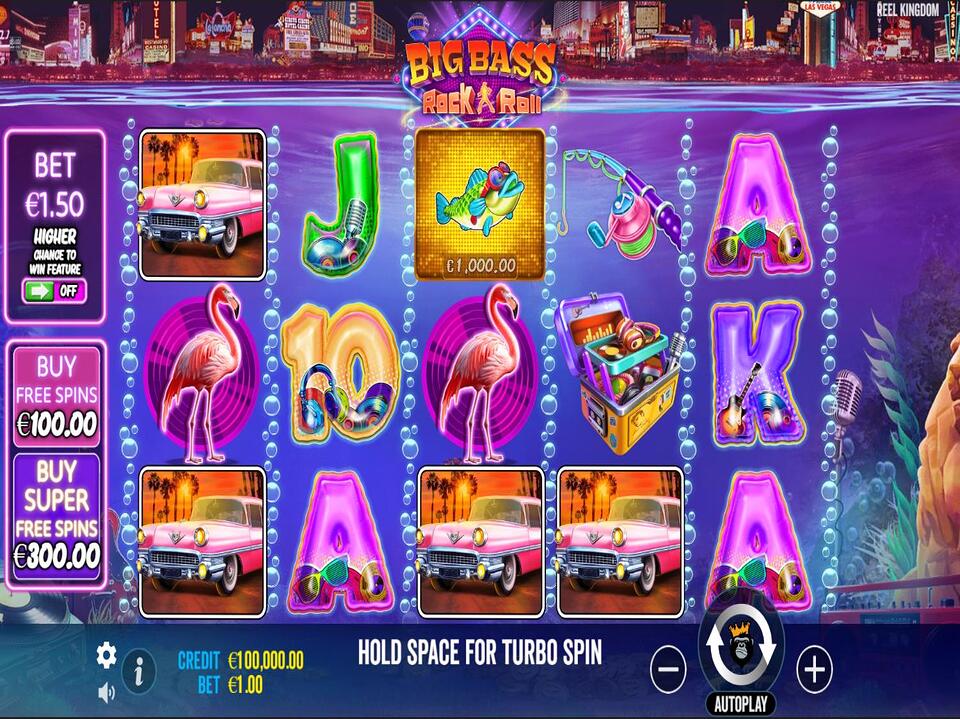Buy Super Free Spins for €300.00
This screenshot has width=960, height=719.
[x=57, y=515]
